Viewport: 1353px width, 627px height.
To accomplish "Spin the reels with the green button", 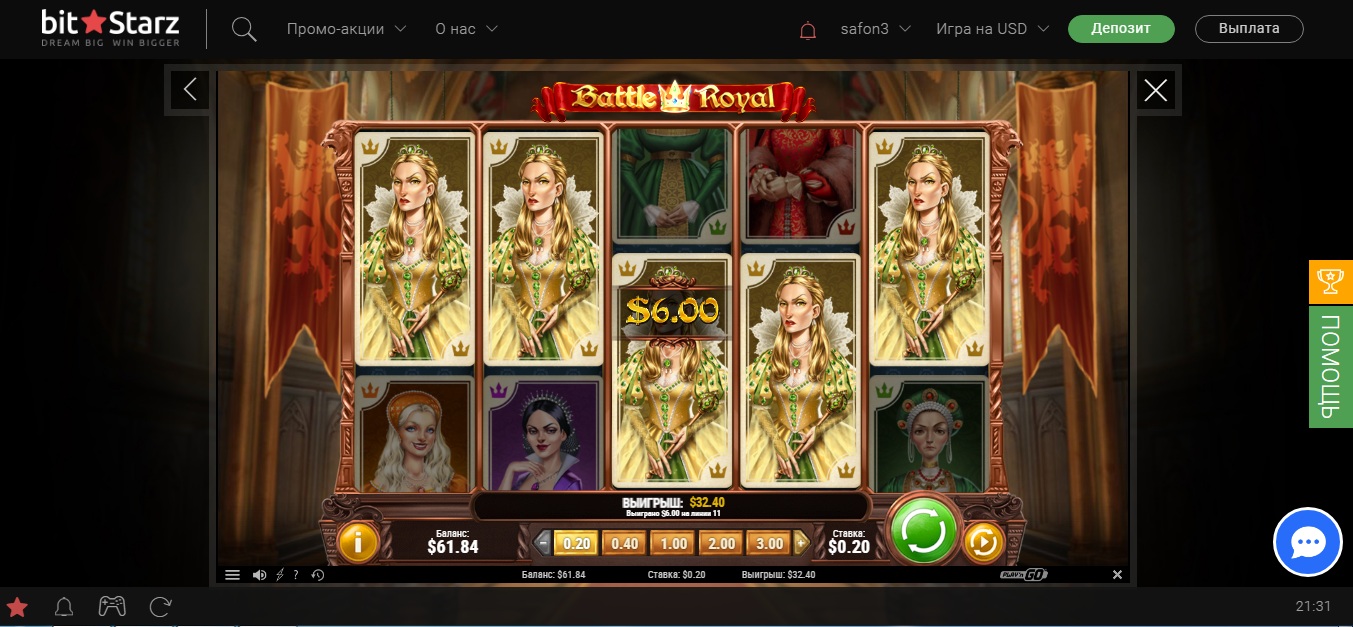I will (x=923, y=532).
